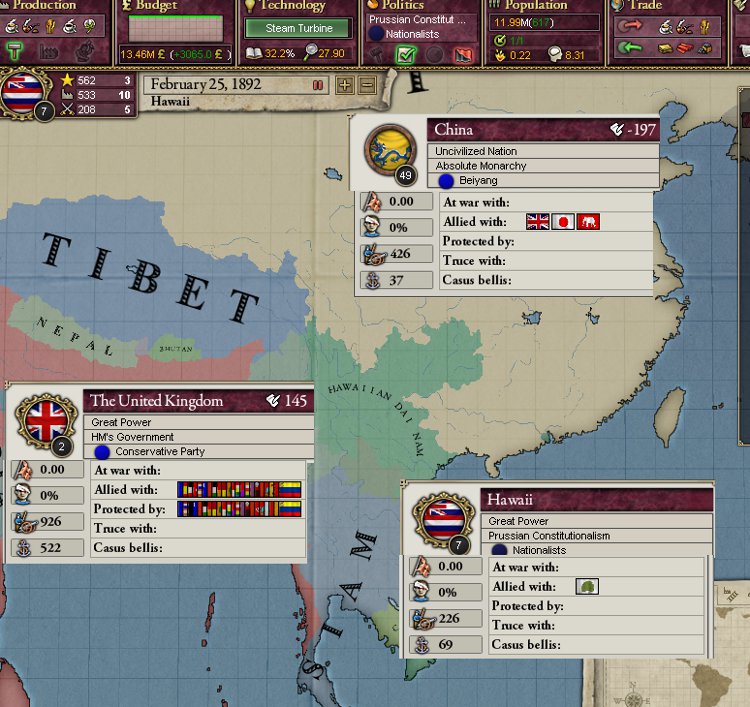The height and width of the screenshot is (707, 750).
Task: Click the green tree flag allied with Hawaii
Action: (x=587, y=587)
